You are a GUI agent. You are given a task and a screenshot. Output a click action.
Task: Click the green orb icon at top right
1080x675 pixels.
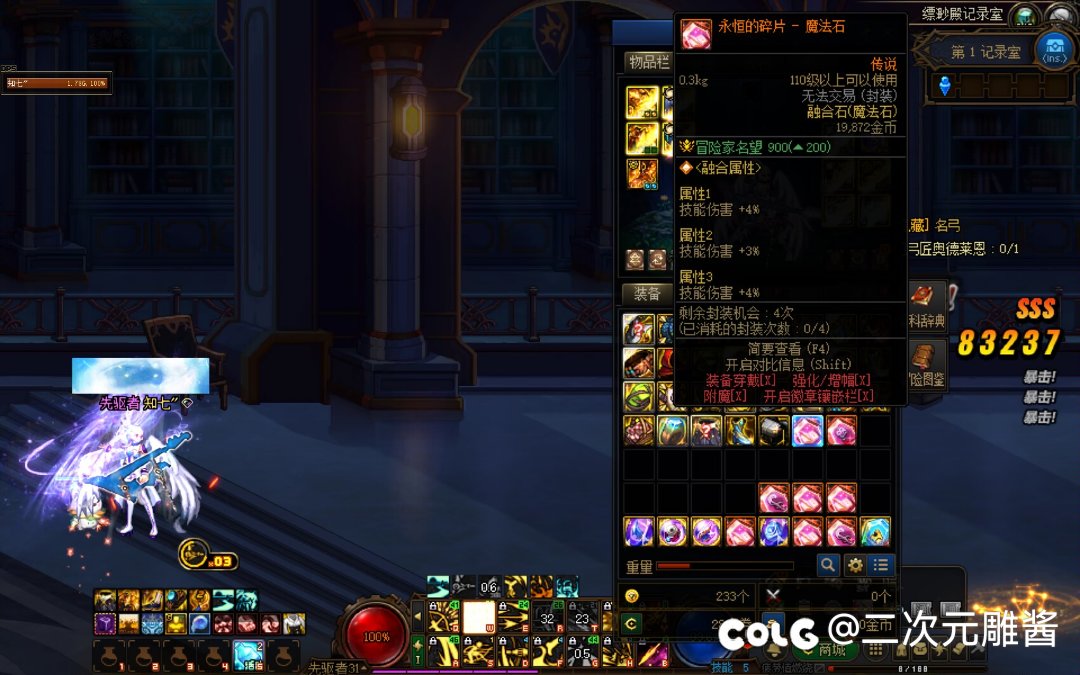pyautogui.click(x=1023, y=15)
